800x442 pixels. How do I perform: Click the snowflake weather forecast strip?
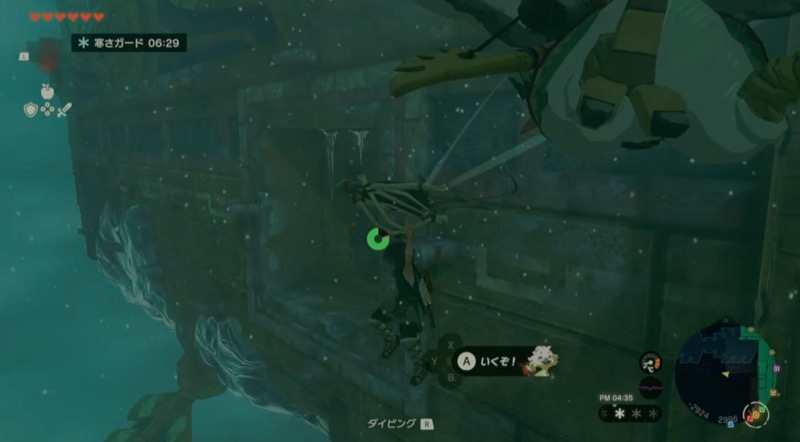[629, 412]
